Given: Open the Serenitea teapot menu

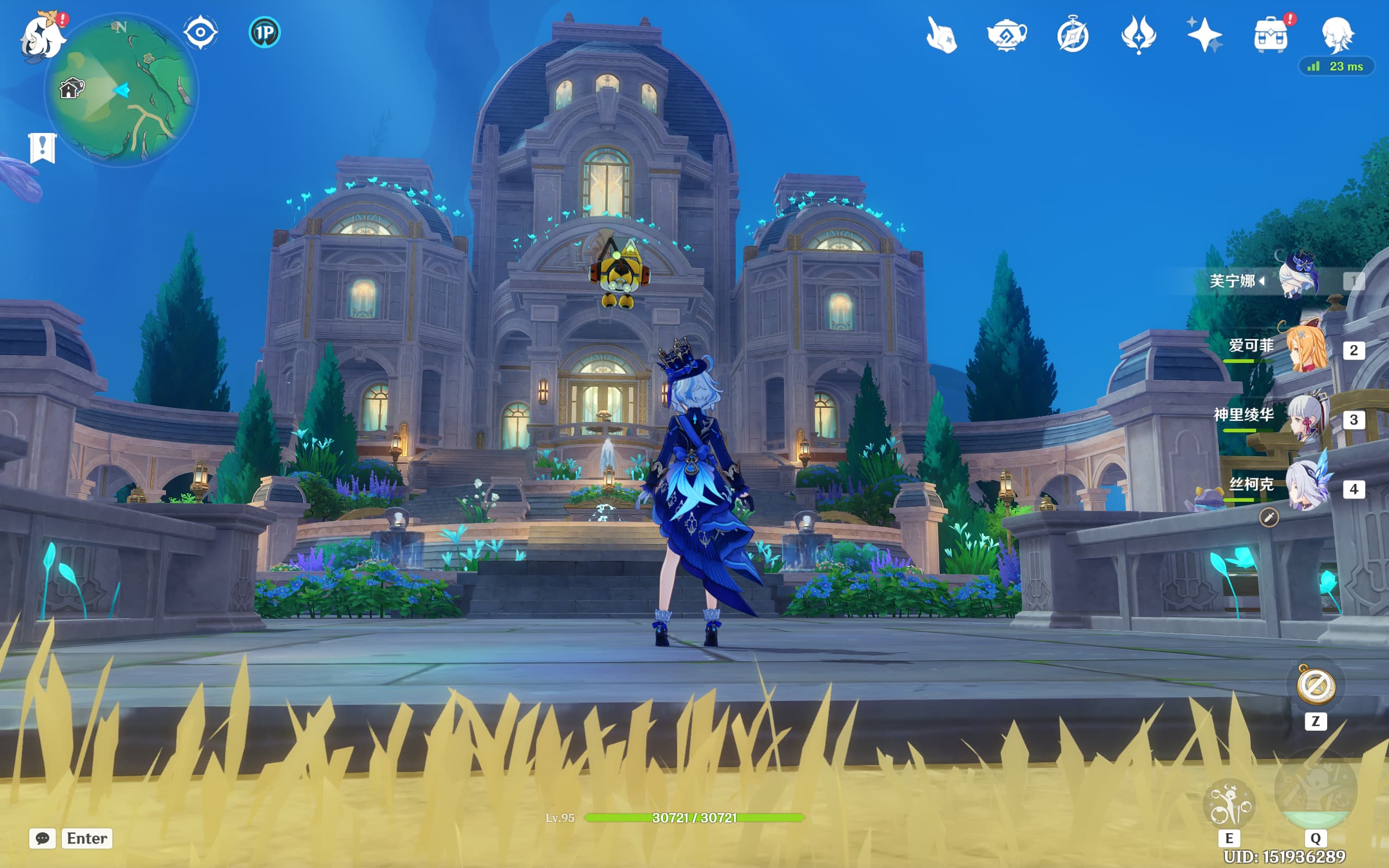Looking at the screenshot, I should [1006, 35].
